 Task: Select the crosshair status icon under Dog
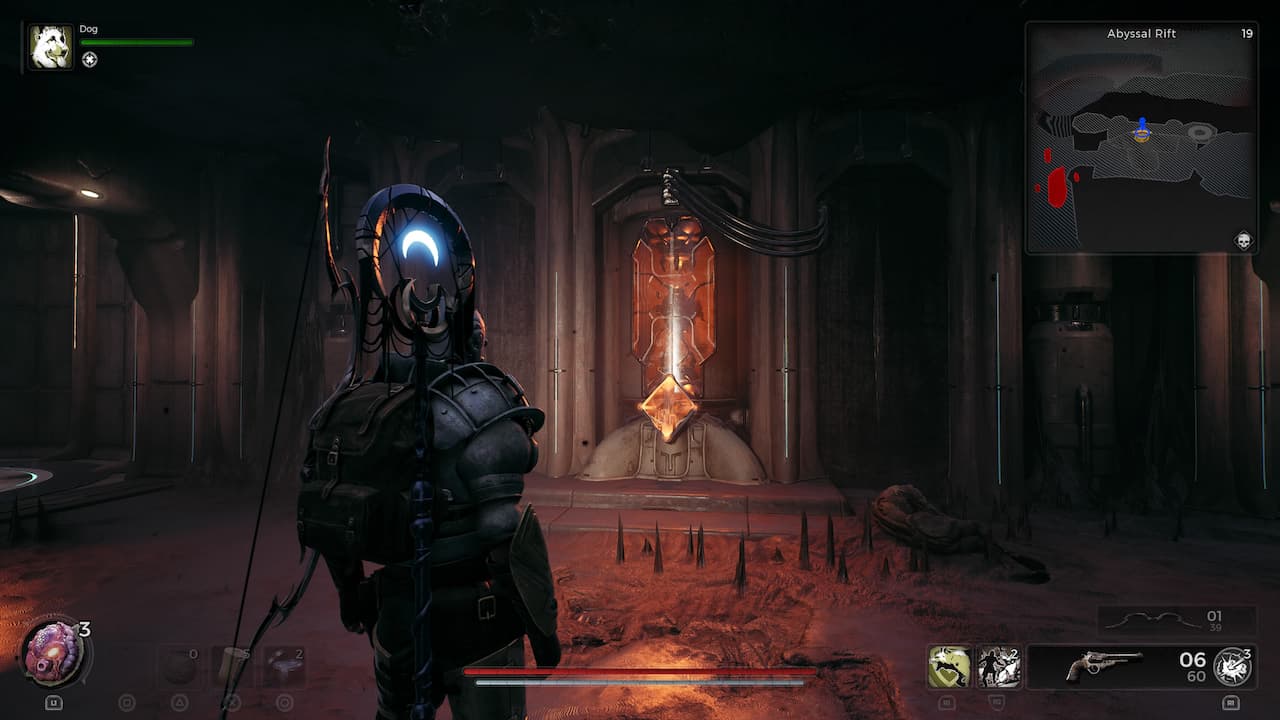coord(90,60)
